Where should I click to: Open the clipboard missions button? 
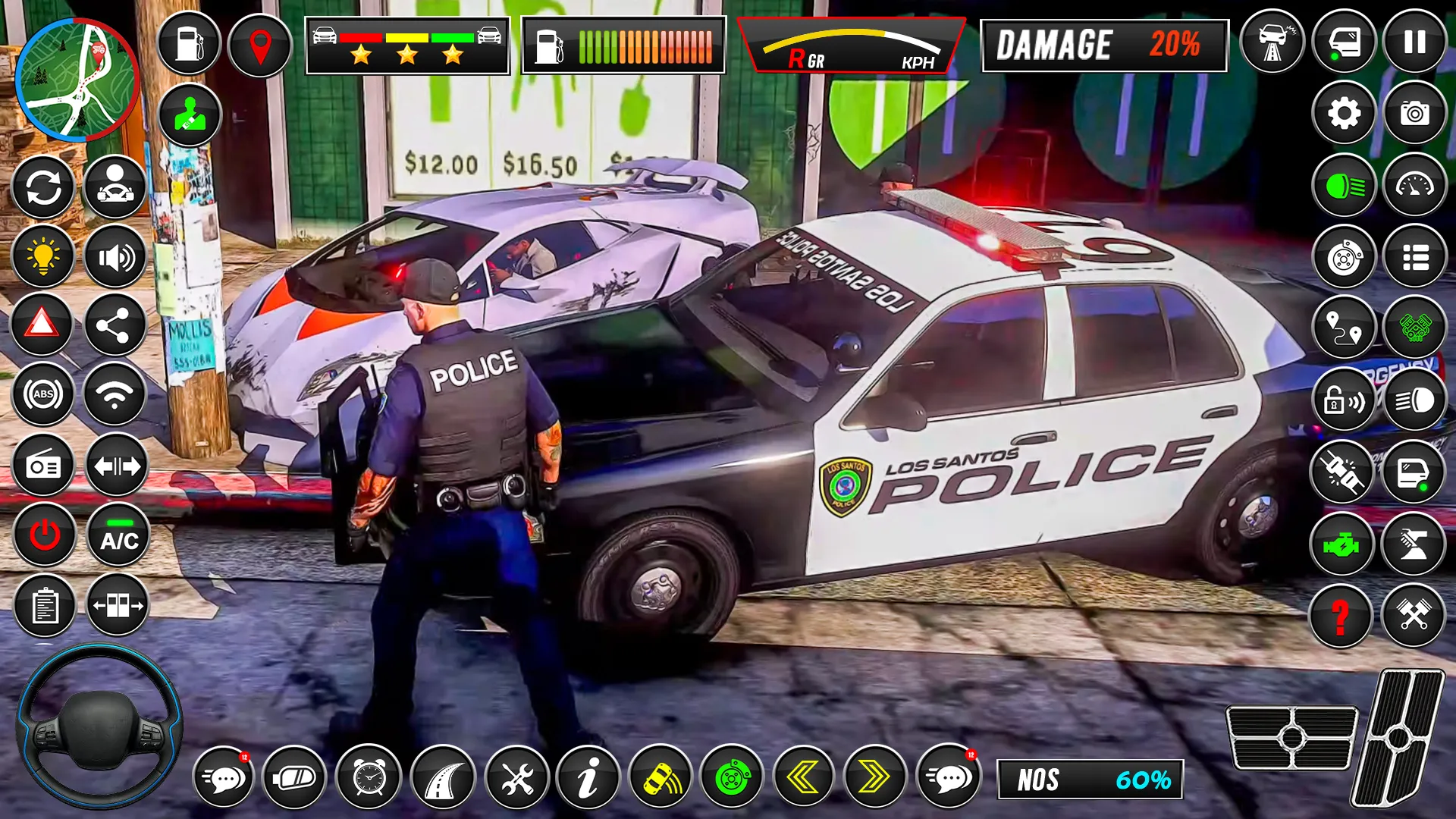[x=44, y=606]
